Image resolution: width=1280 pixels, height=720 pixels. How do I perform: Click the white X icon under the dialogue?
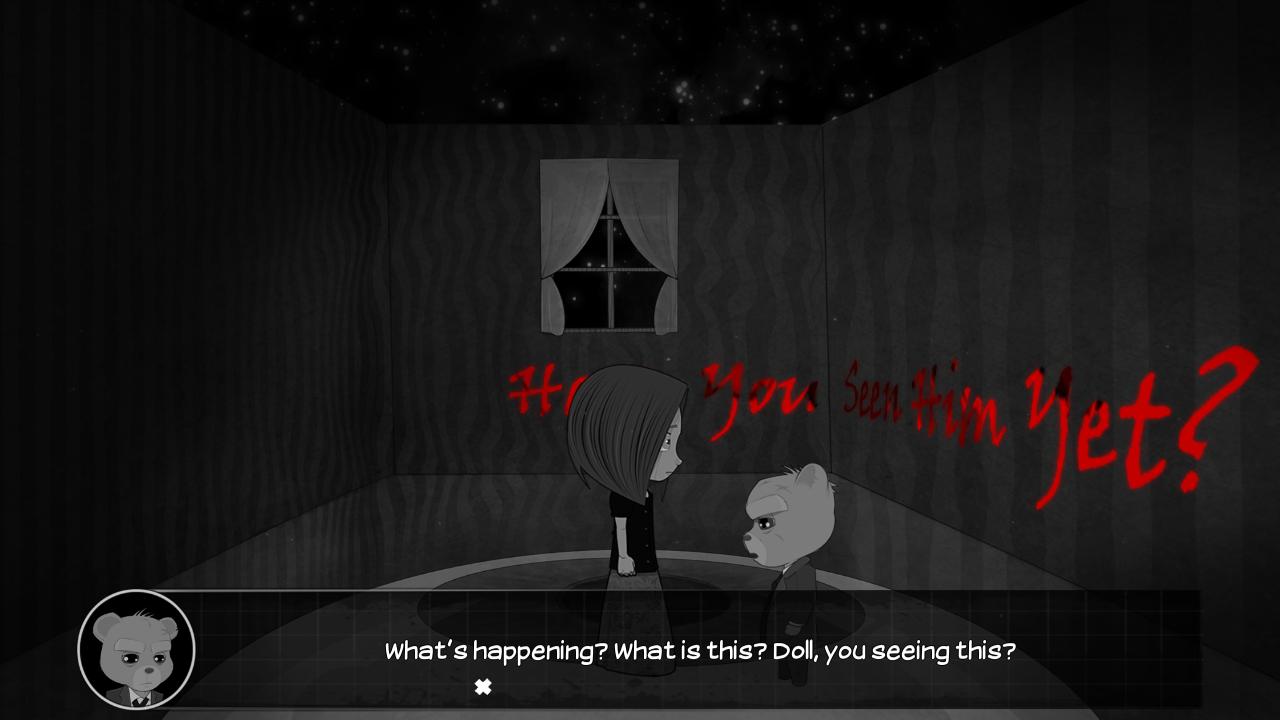pyautogui.click(x=483, y=687)
